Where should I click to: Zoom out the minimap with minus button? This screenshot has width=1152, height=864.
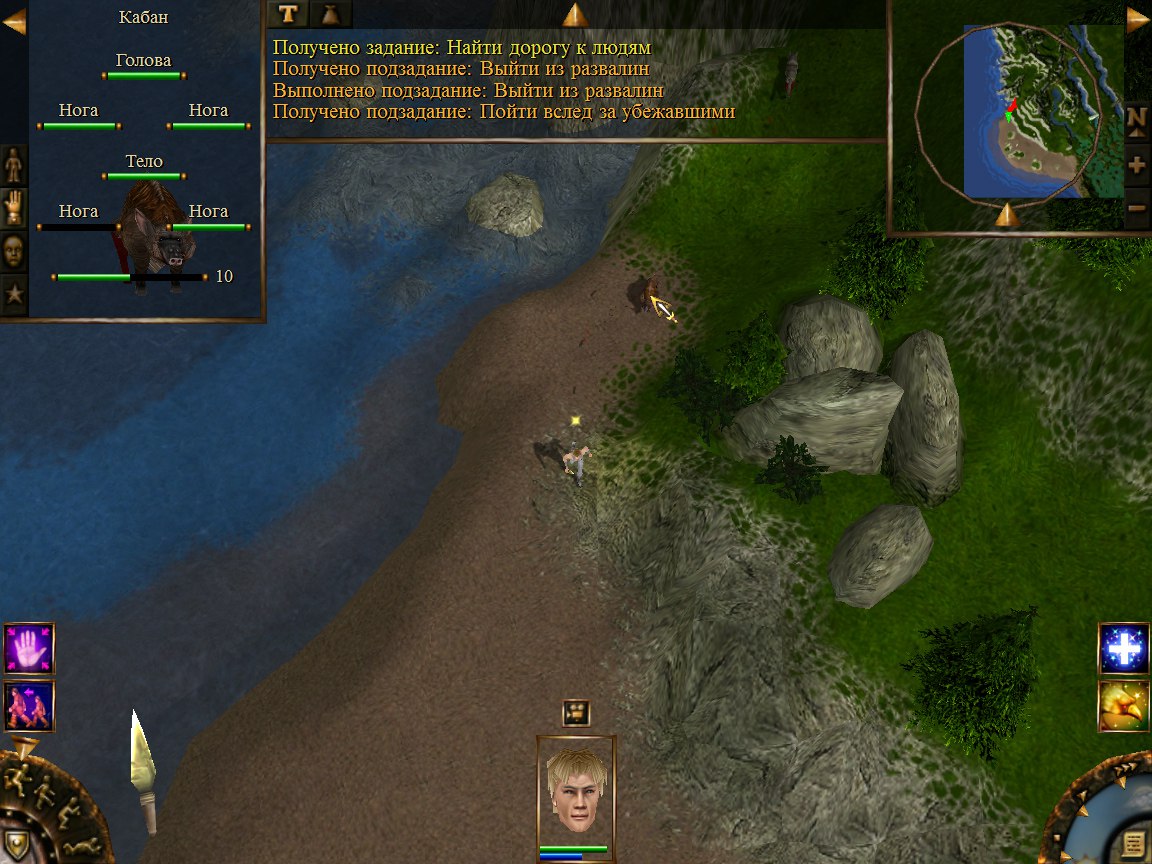[1137, 208]
